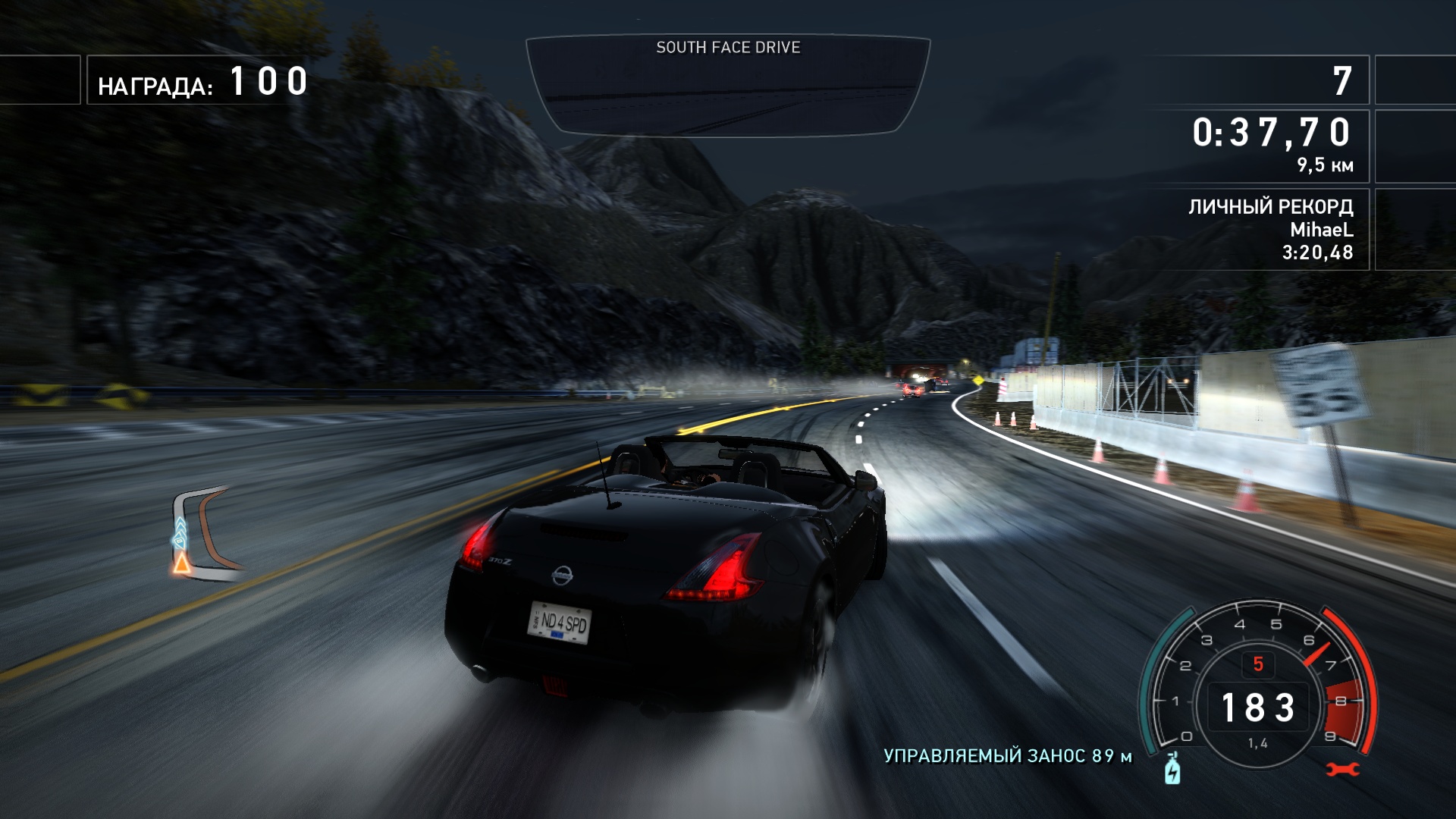The image size is (1456, 819).
Task: Click the red wrench damage icon
Action: click(x=1342, y=770)
